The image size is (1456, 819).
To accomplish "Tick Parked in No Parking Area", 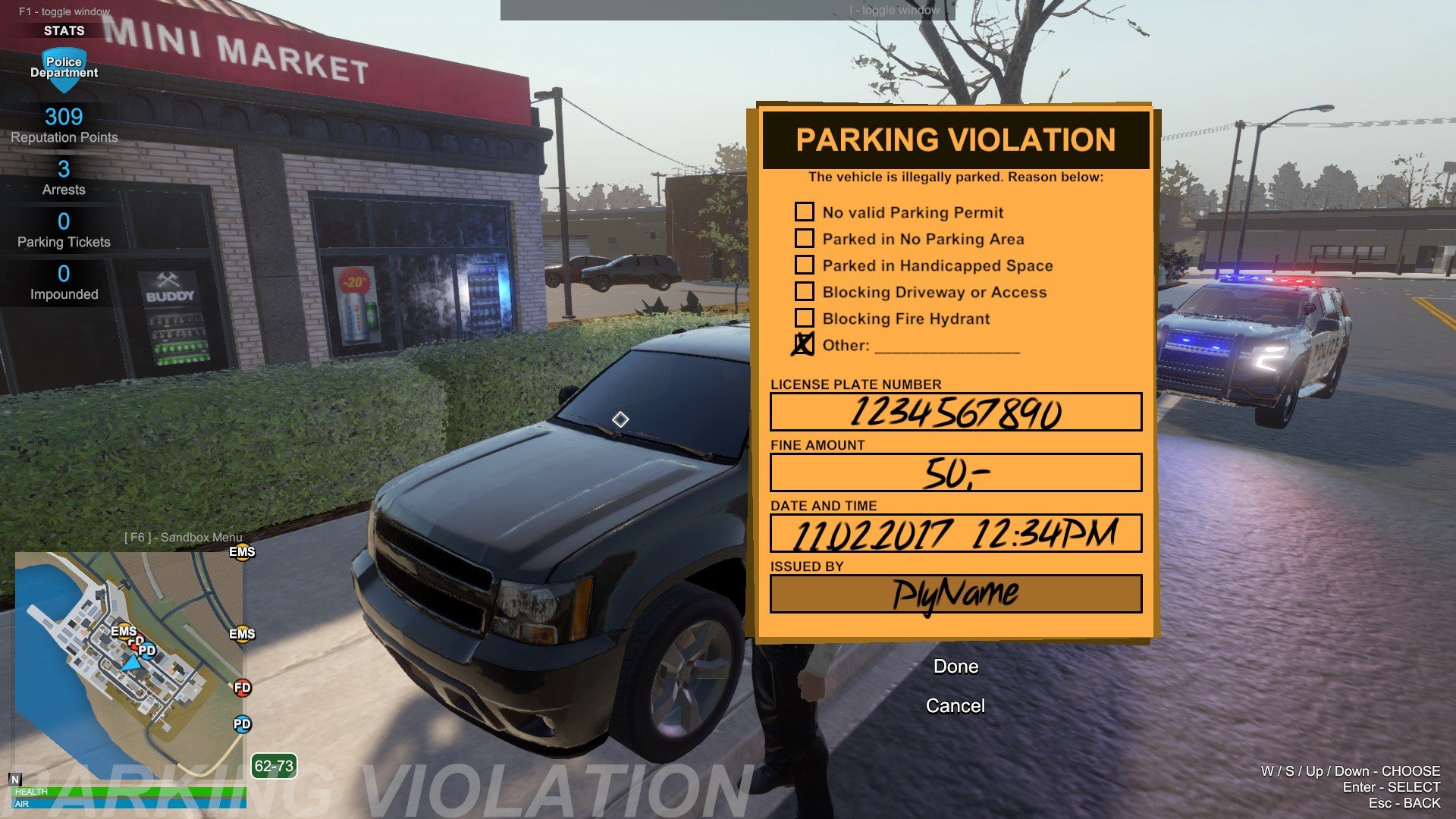I will [805, 238].
